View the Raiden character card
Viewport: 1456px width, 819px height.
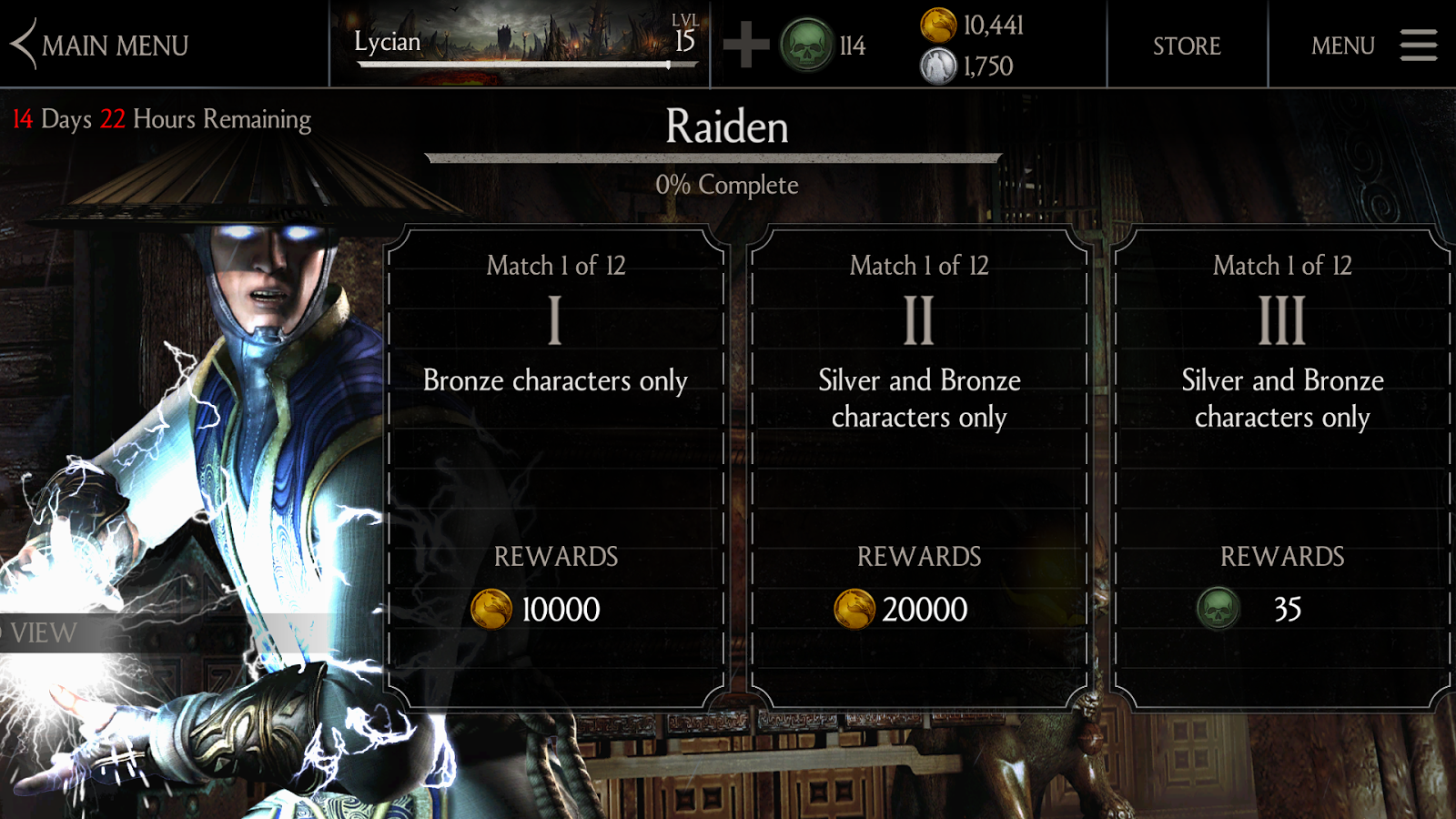pos(44,632)
